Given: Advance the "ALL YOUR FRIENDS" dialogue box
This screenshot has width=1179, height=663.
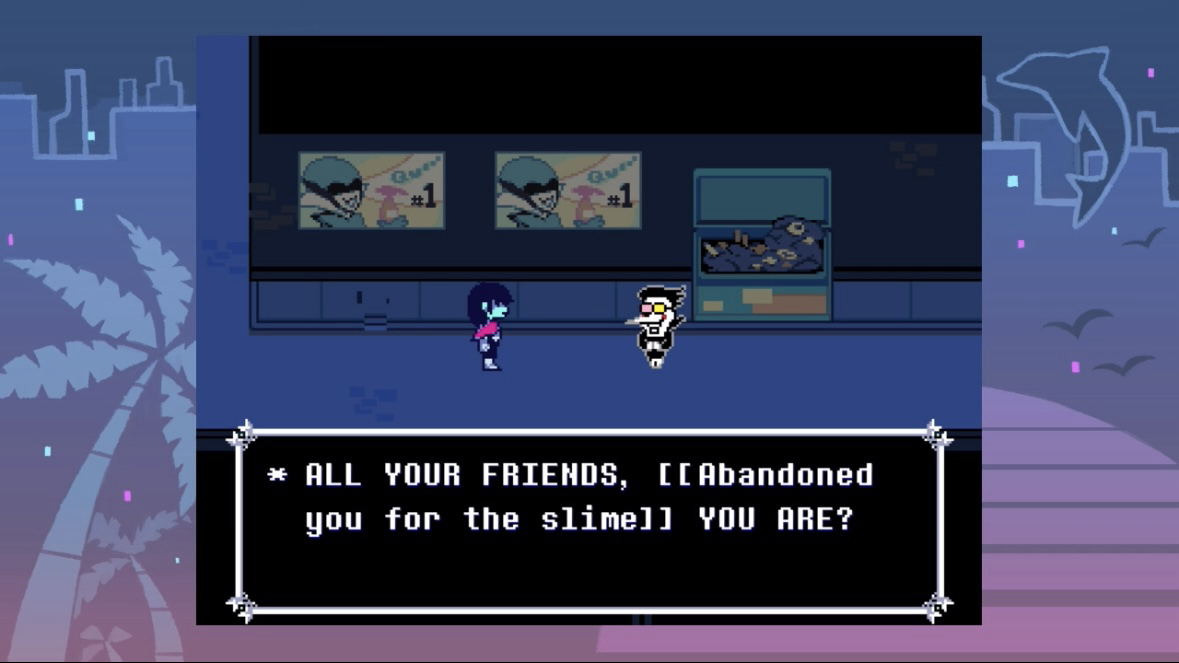Looking at the screenshot, I should [588, 520].
